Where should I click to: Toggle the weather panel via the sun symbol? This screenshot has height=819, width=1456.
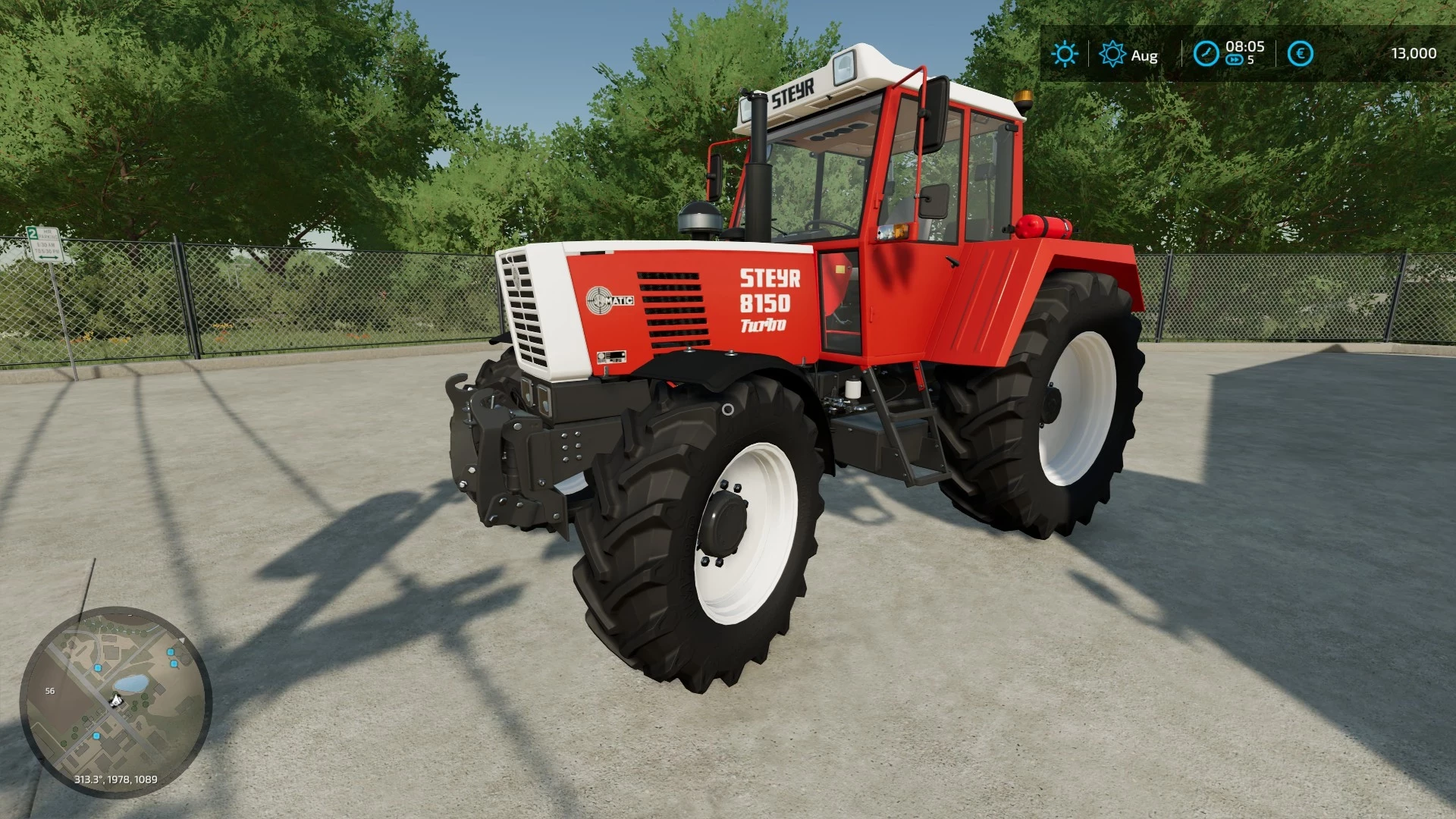coord(1064,54)
